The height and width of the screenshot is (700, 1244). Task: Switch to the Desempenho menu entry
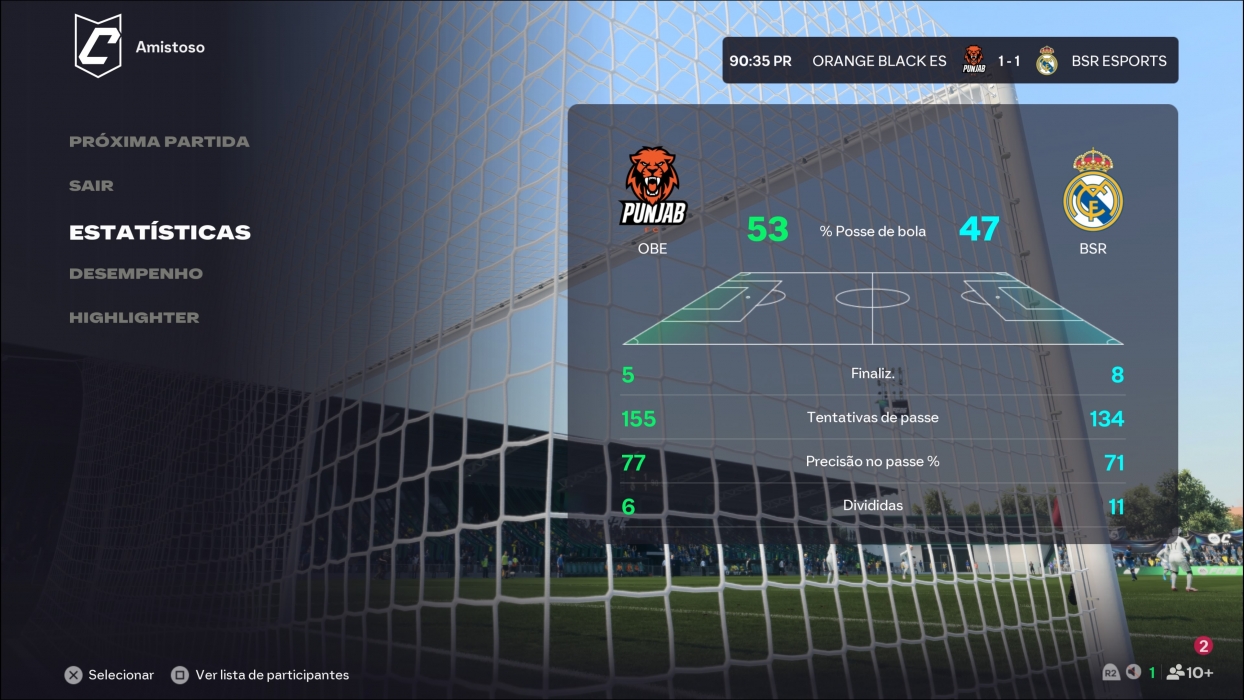coord(136,274)
